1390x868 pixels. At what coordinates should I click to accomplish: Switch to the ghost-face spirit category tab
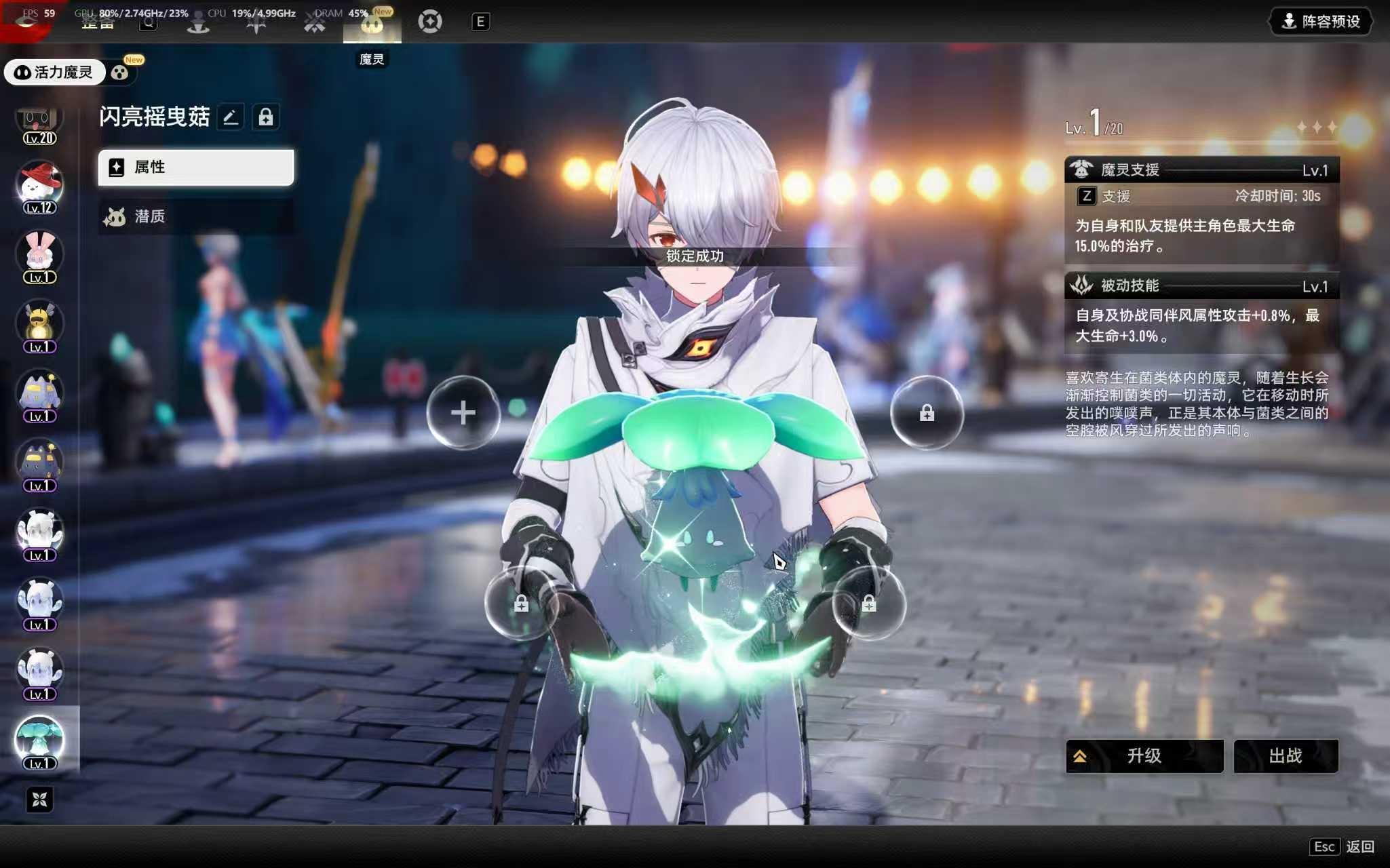[120, 73]
